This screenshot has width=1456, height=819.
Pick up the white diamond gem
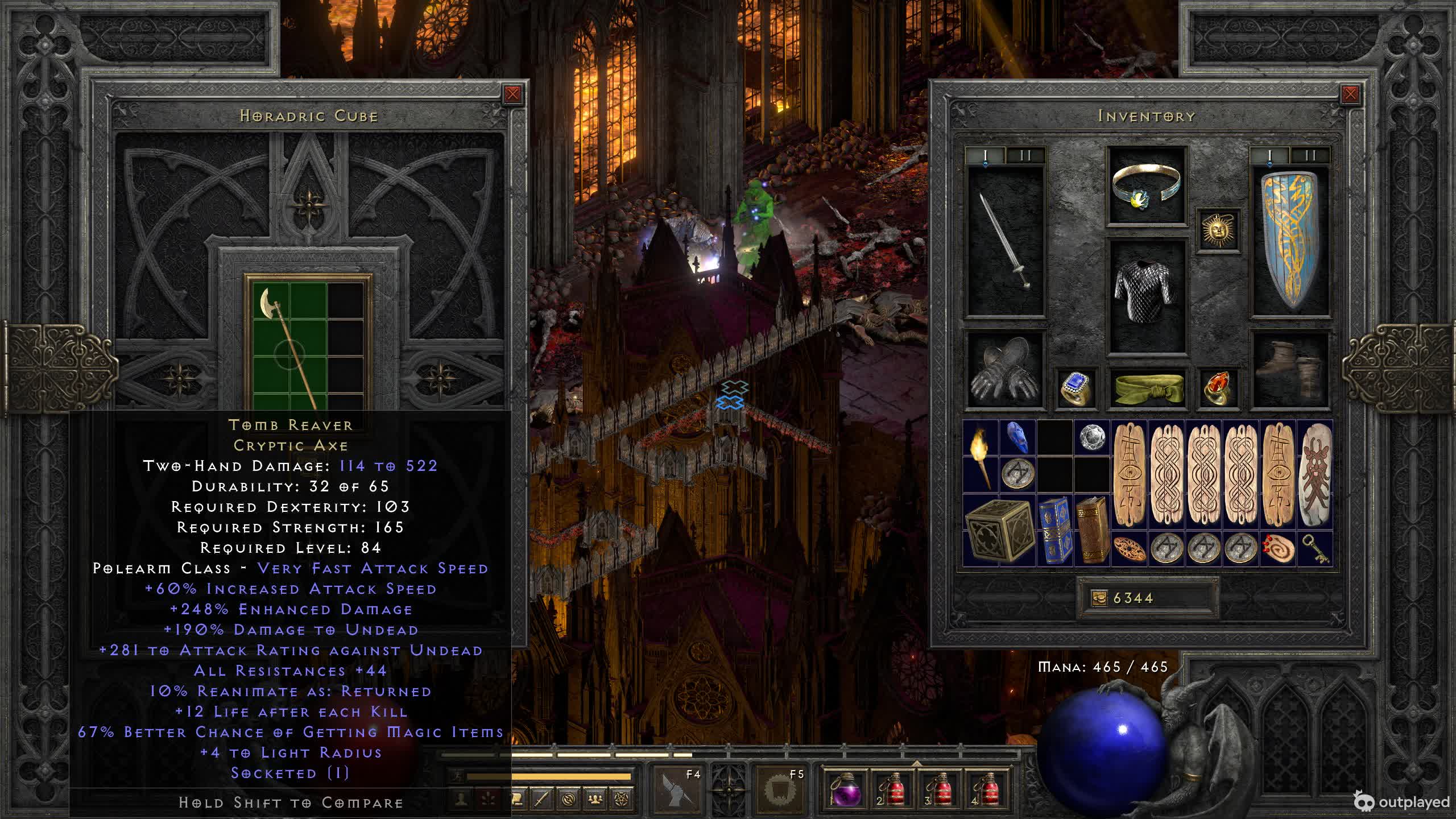(x=1092, y=438)
